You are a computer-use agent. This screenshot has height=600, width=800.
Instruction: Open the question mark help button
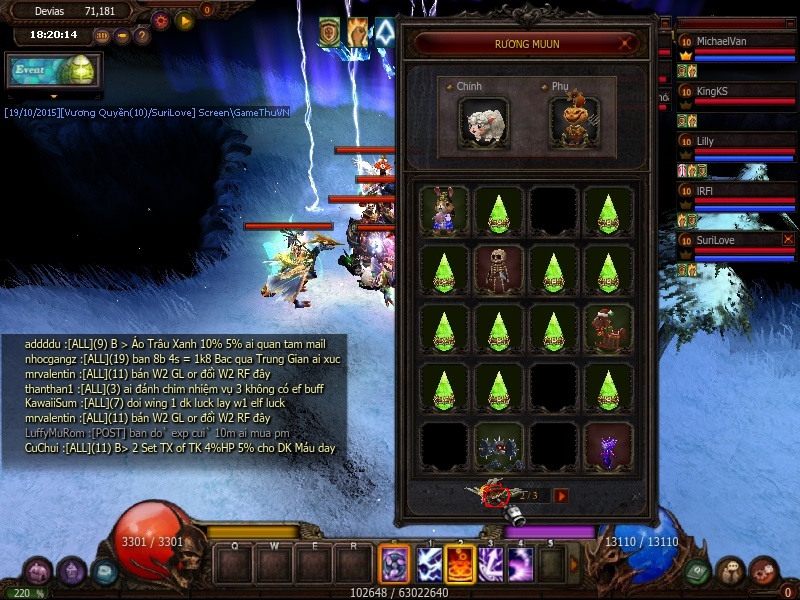pyautogui.click(x=142, y=36)
